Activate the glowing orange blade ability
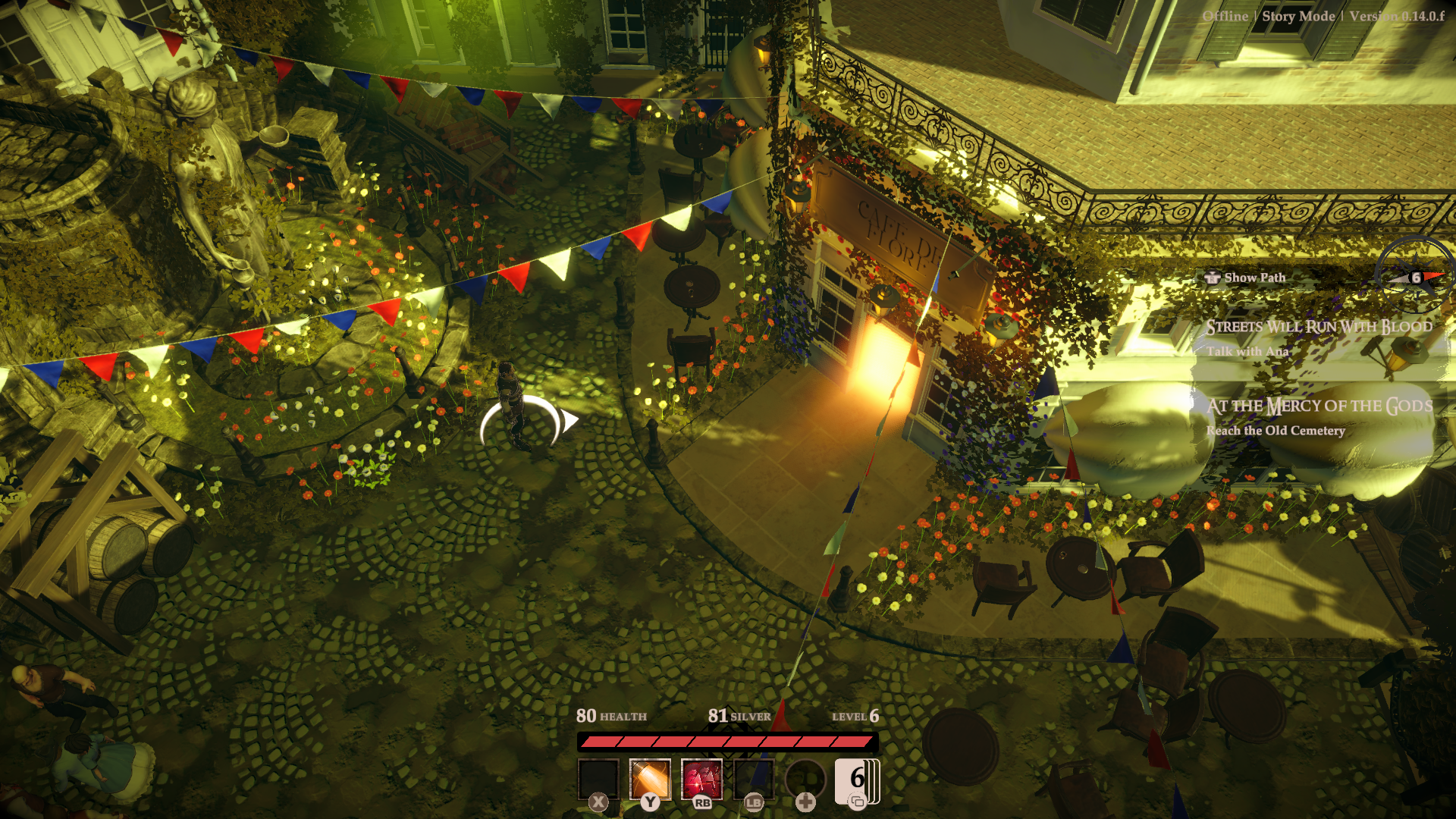The width and height of the screenshot is (1456, 819). [650, 779]
